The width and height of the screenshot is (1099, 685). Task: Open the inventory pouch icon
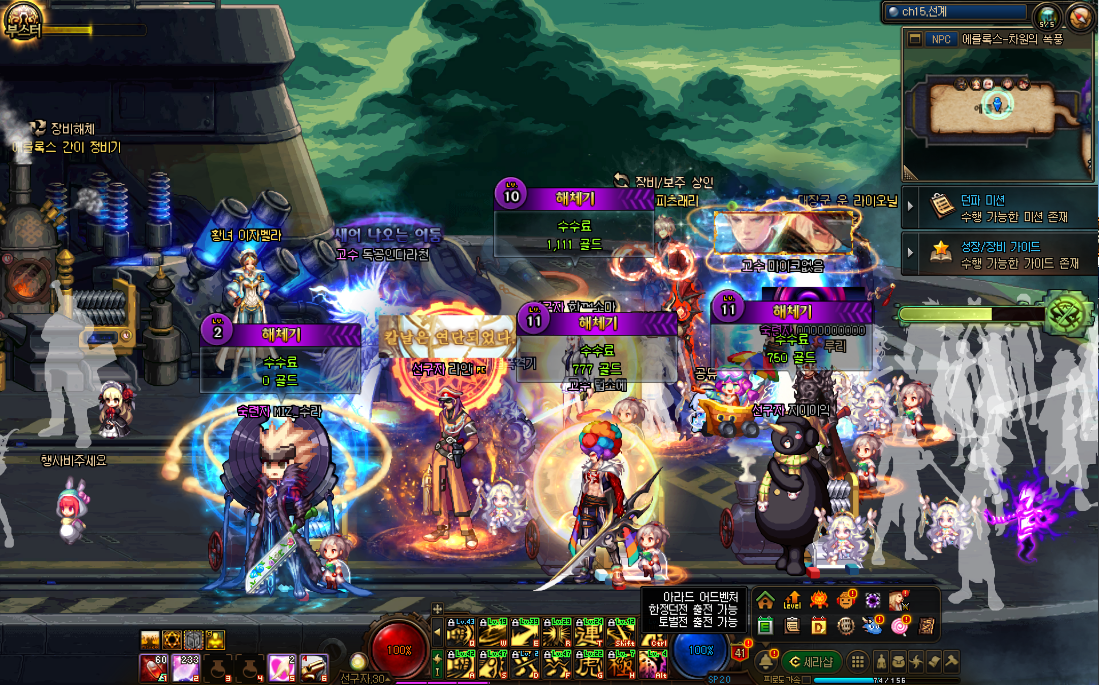(x=898, y=661)
